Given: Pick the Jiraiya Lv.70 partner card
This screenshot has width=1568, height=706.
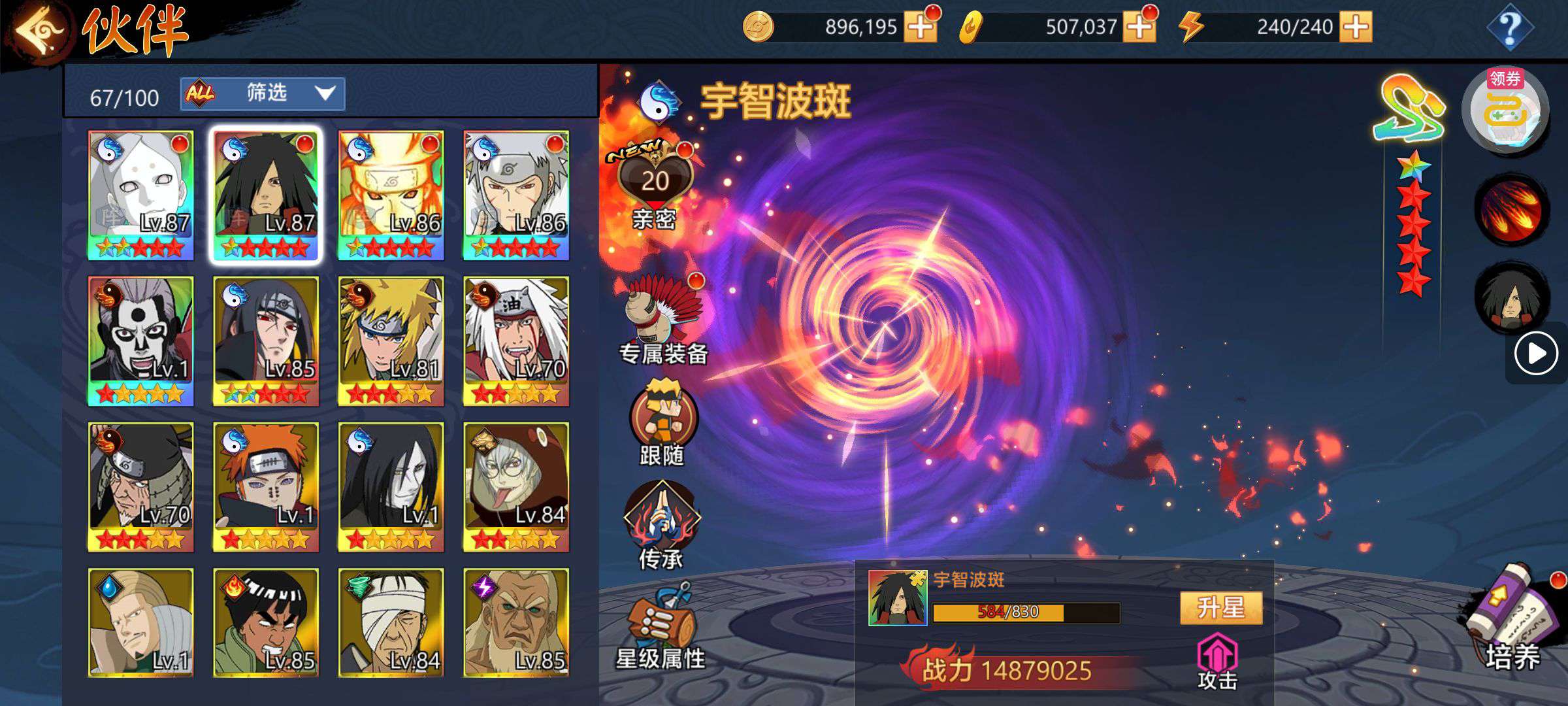Looking at the screenshot, I should click(x=516, y=341).
